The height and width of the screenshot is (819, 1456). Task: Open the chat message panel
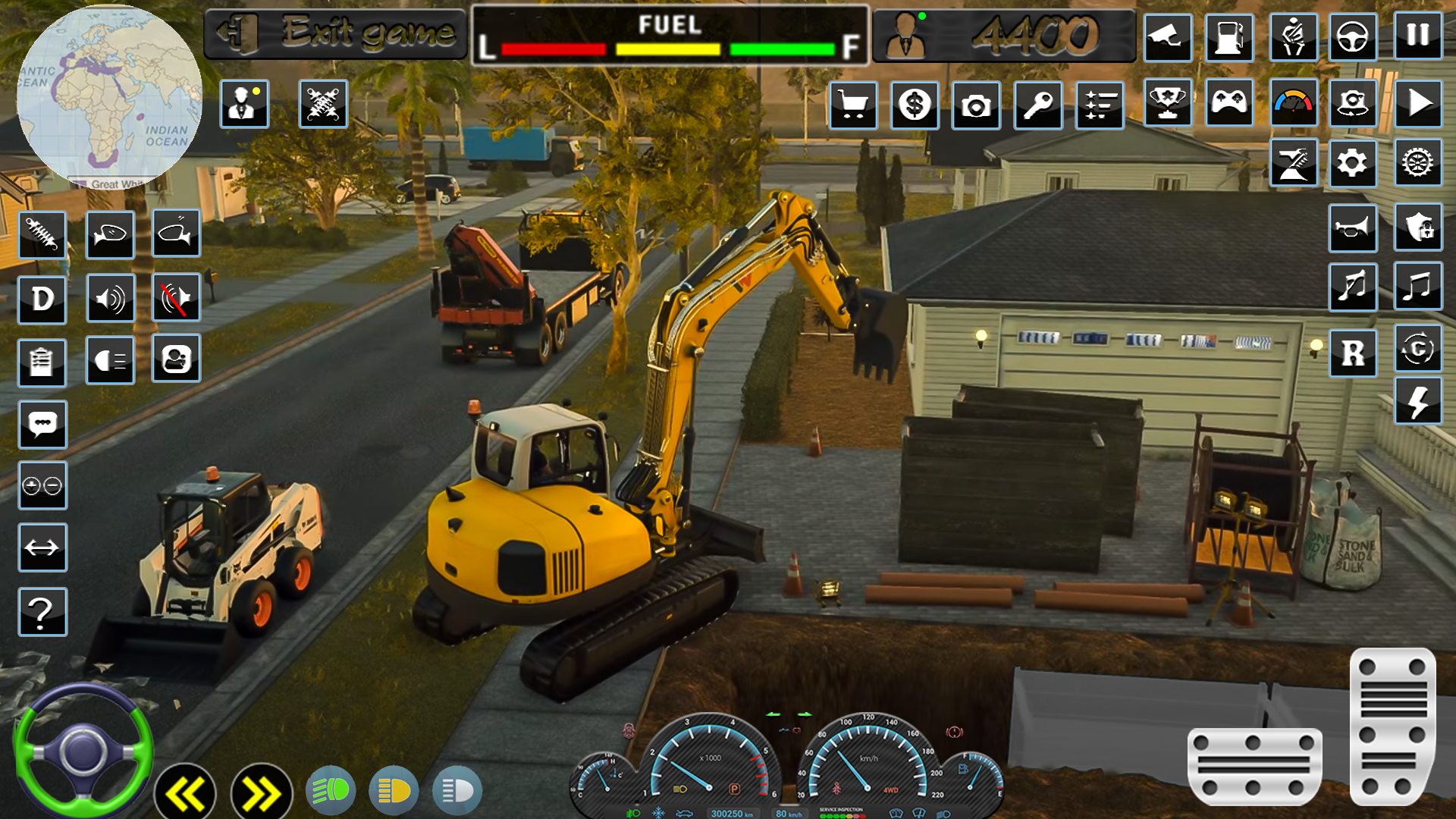pos(42,425)
